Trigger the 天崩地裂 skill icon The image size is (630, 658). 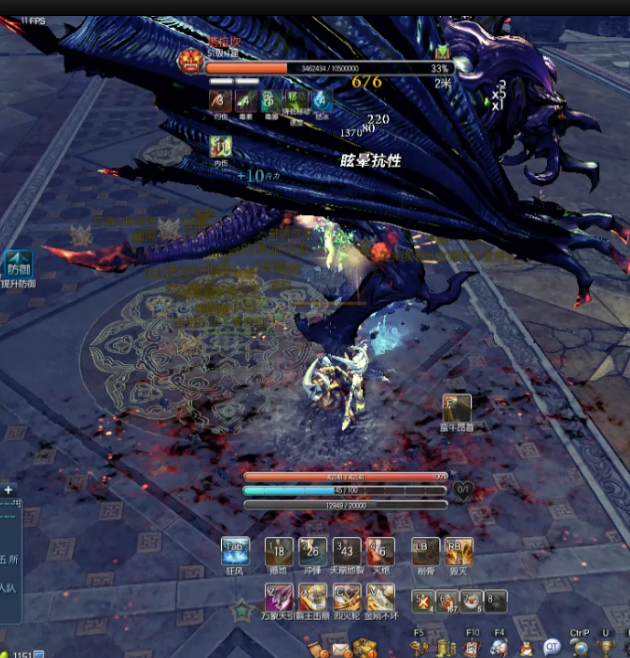click(x=346, y=551)
